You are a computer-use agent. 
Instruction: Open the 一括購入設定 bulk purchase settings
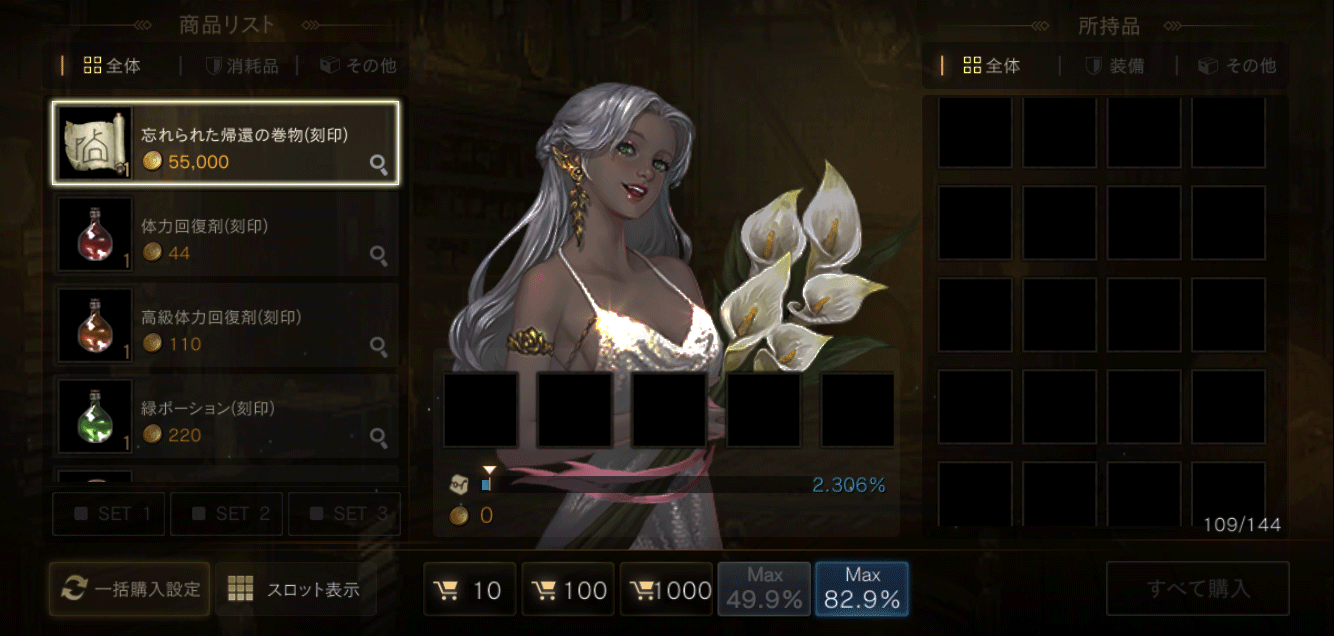[x=130, y=589]
